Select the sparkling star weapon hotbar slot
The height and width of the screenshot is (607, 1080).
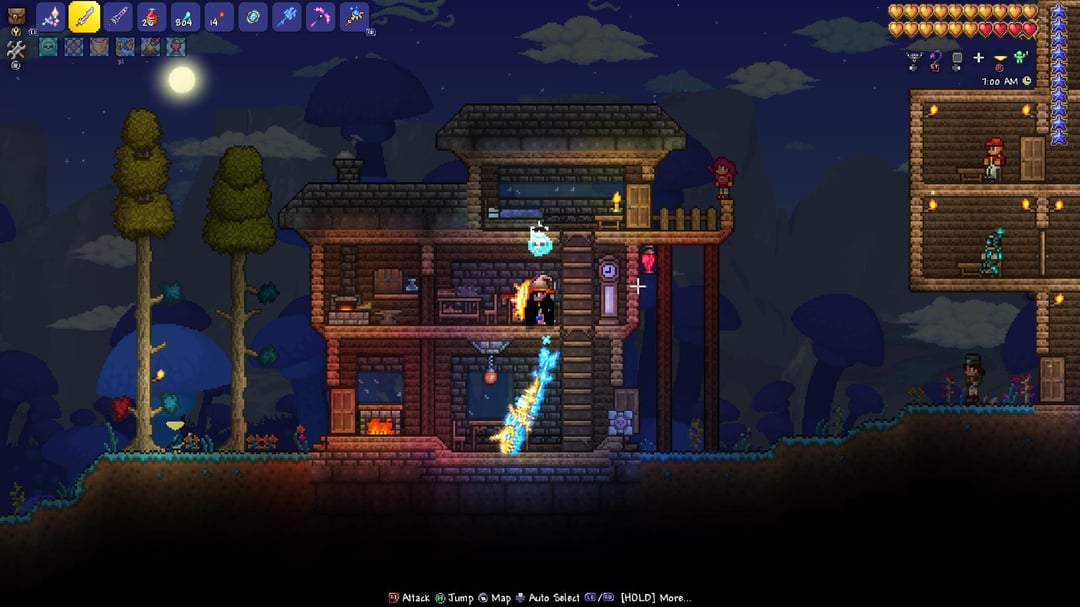click(x=51, y=17)
